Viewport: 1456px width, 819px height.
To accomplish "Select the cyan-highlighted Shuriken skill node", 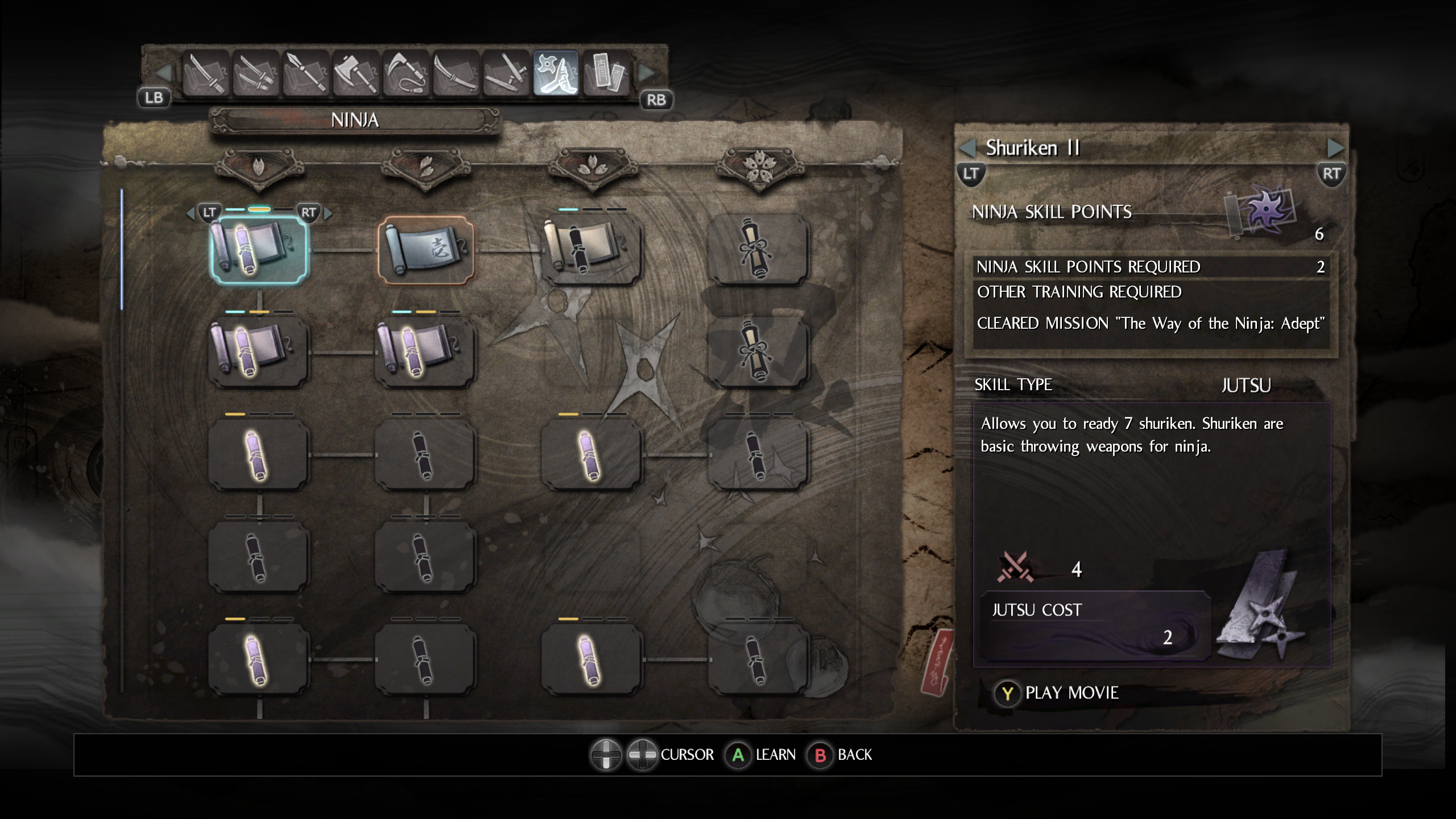I will [259, 250].
